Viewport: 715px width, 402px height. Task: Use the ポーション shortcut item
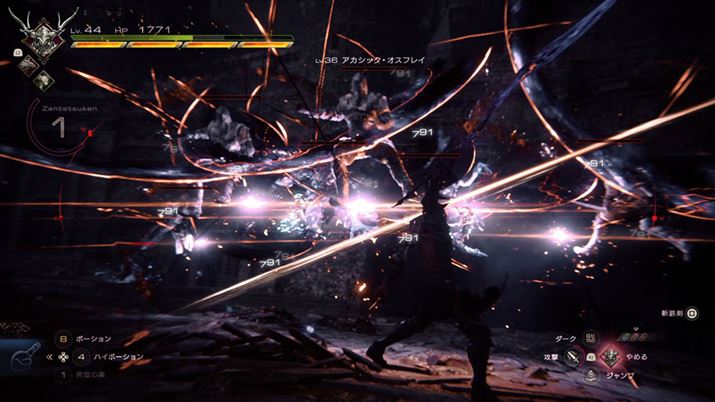(x=61, y=339)
